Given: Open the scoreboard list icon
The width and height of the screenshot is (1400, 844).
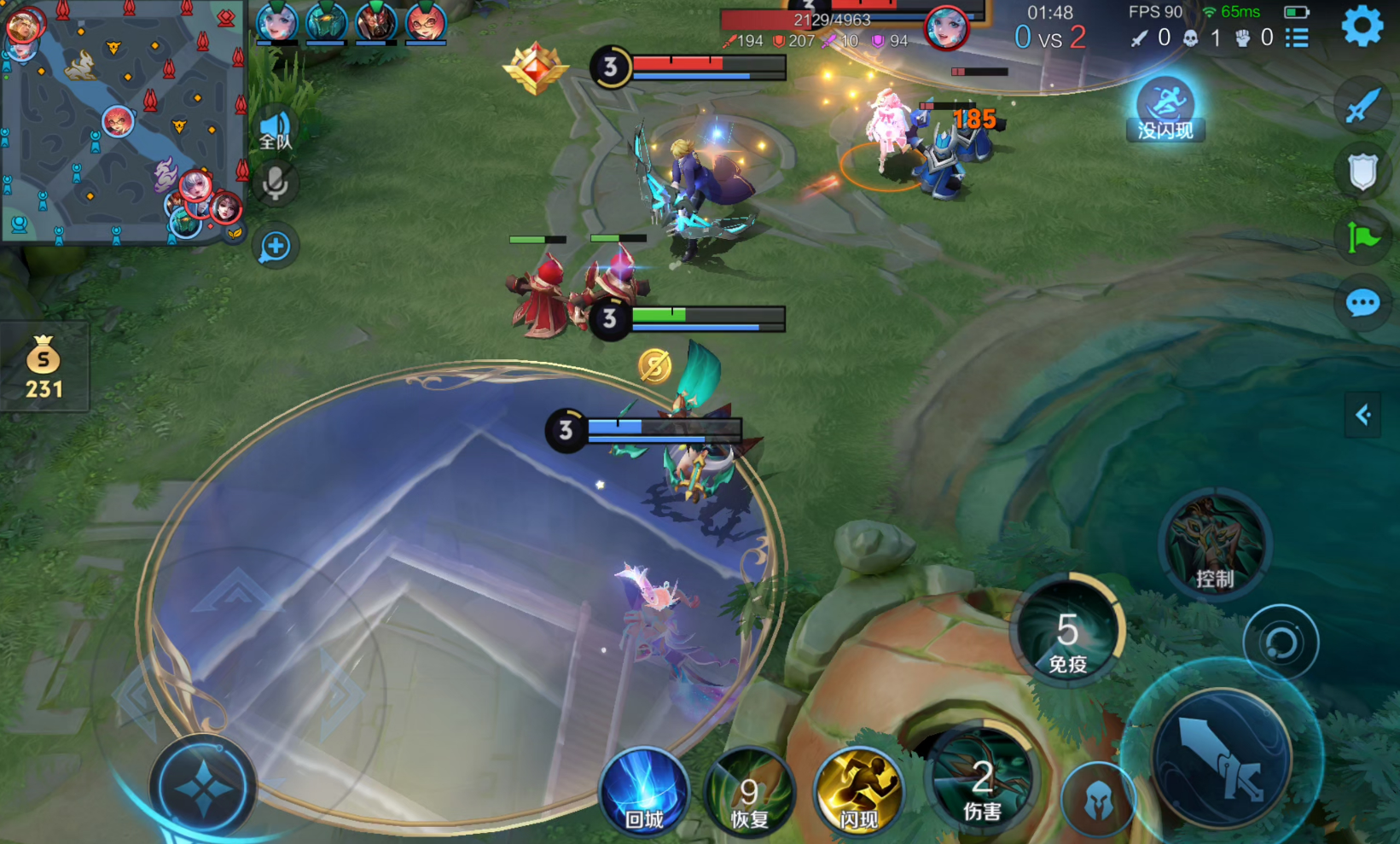Looking at the screenshot, I should [1297, 38].
